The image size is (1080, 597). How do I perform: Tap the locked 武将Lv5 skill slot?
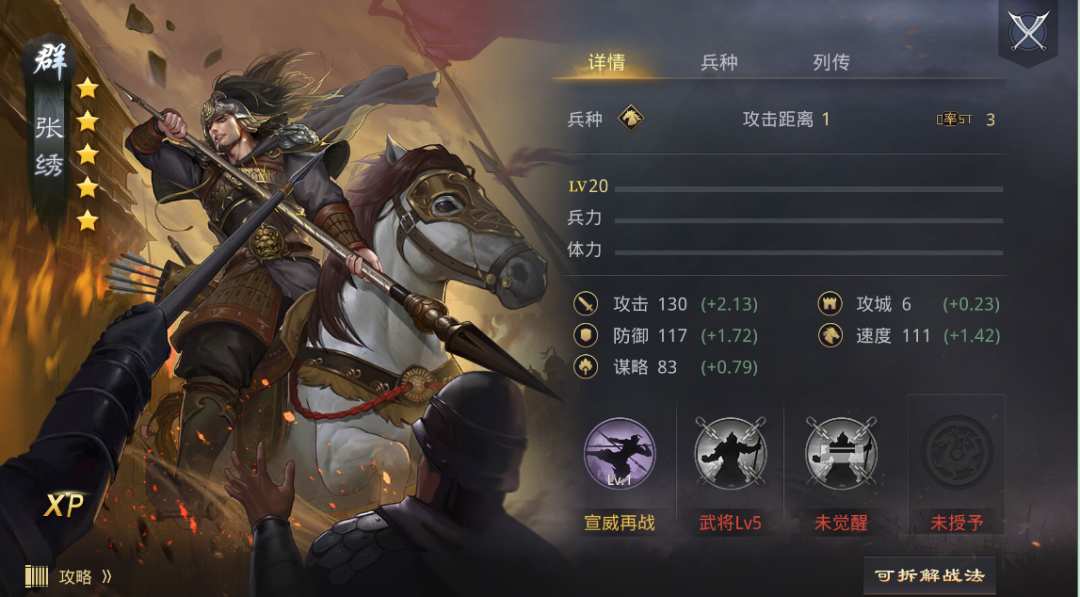pyautogui.click(x=730, y=454)
